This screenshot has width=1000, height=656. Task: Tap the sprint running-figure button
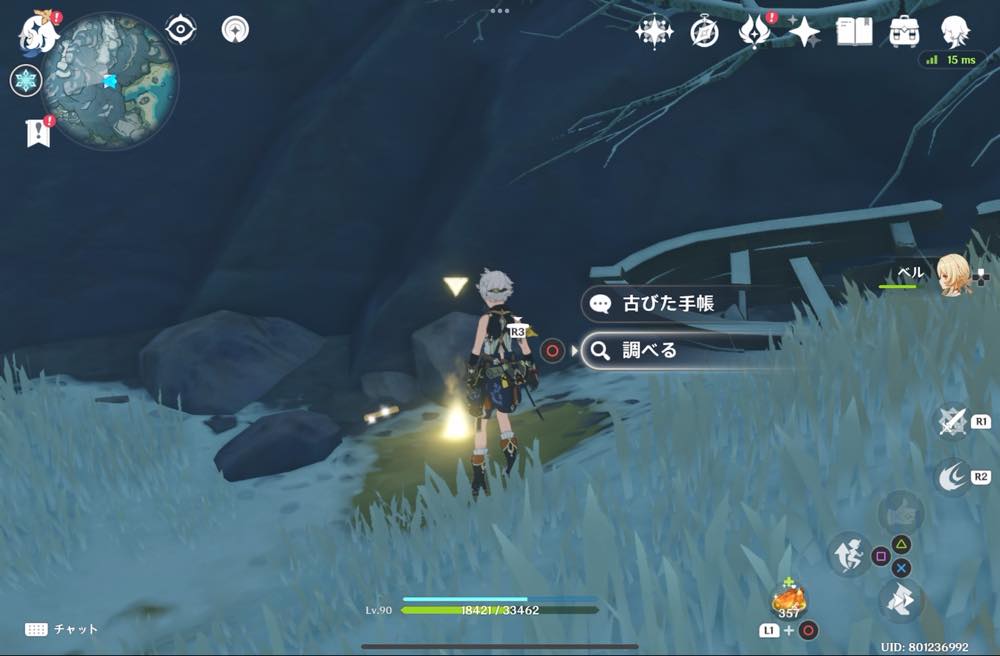pyautogui.click(x=849, y=554)
